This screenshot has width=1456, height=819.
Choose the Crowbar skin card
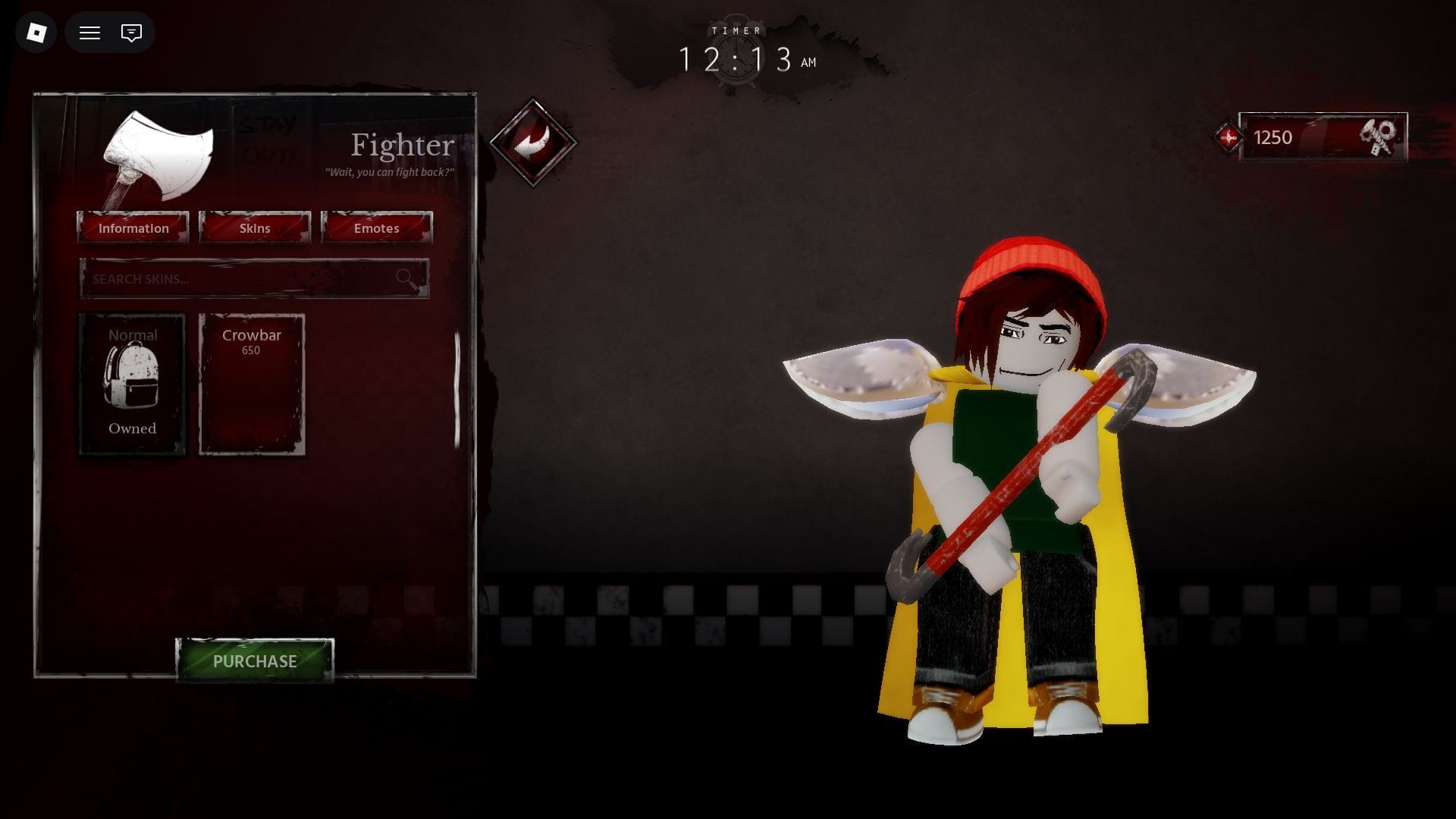coord(252,384)
